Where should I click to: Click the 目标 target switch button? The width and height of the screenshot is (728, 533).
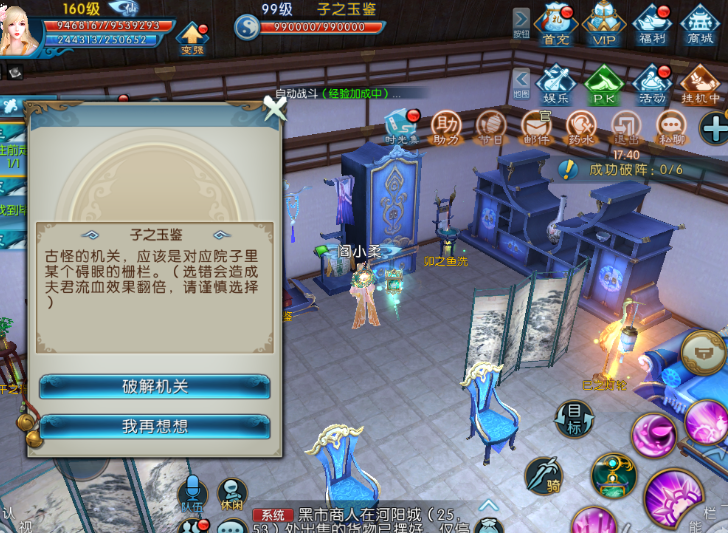tap(574, 419)
